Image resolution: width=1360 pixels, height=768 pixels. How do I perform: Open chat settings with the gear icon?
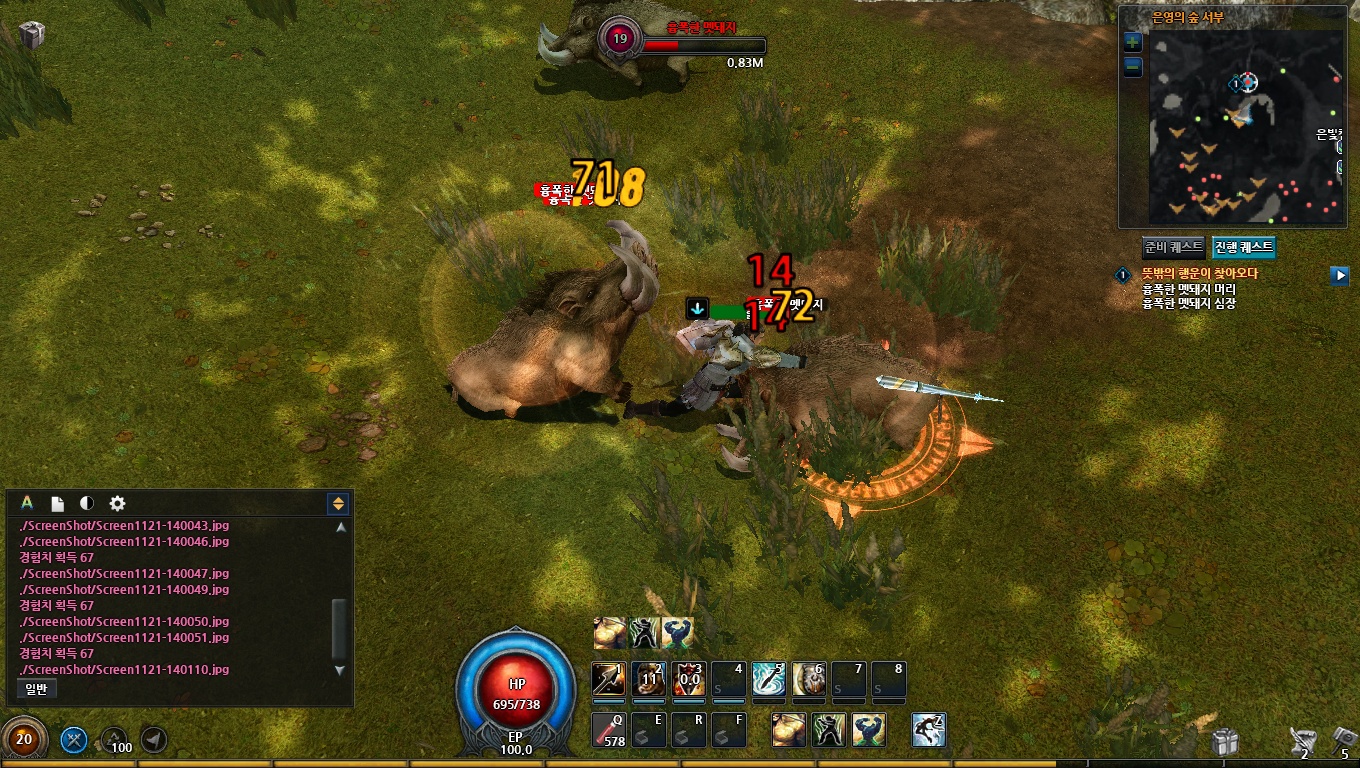pyautogui.click(x=117, y=503)
